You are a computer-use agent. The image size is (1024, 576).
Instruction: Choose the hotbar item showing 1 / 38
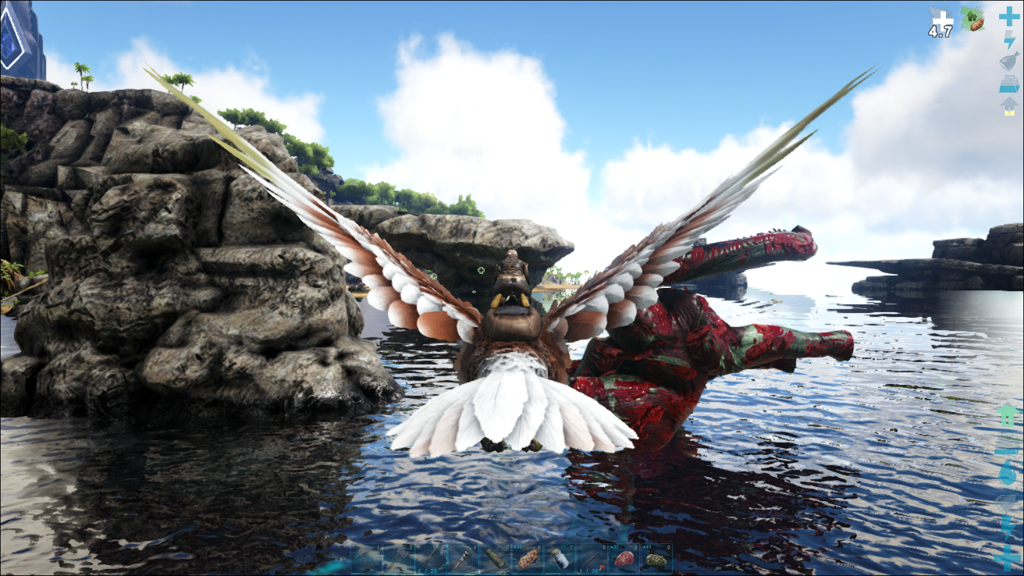pyautogui.click(x=591, y=559)
